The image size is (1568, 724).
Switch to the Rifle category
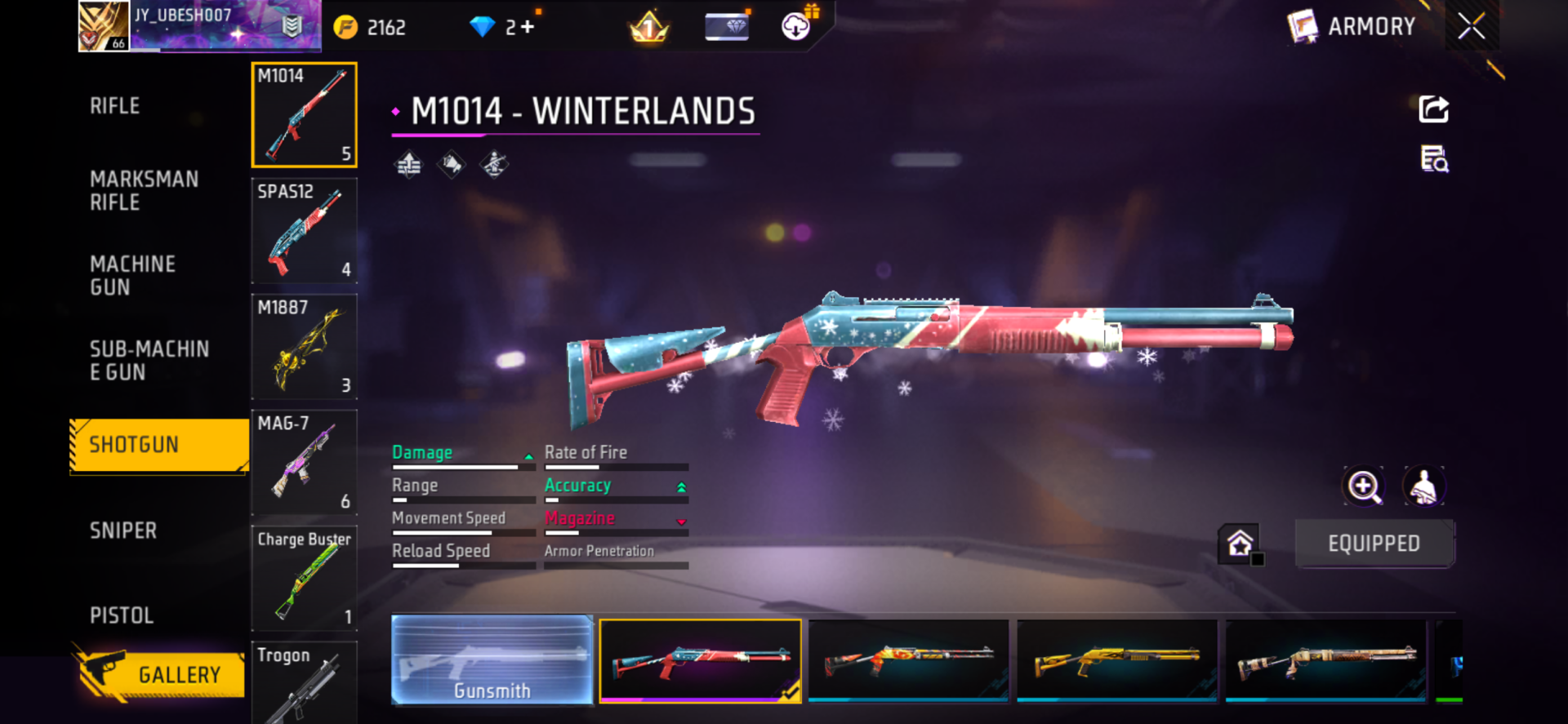pyautogui.click(x=115, y=106)
